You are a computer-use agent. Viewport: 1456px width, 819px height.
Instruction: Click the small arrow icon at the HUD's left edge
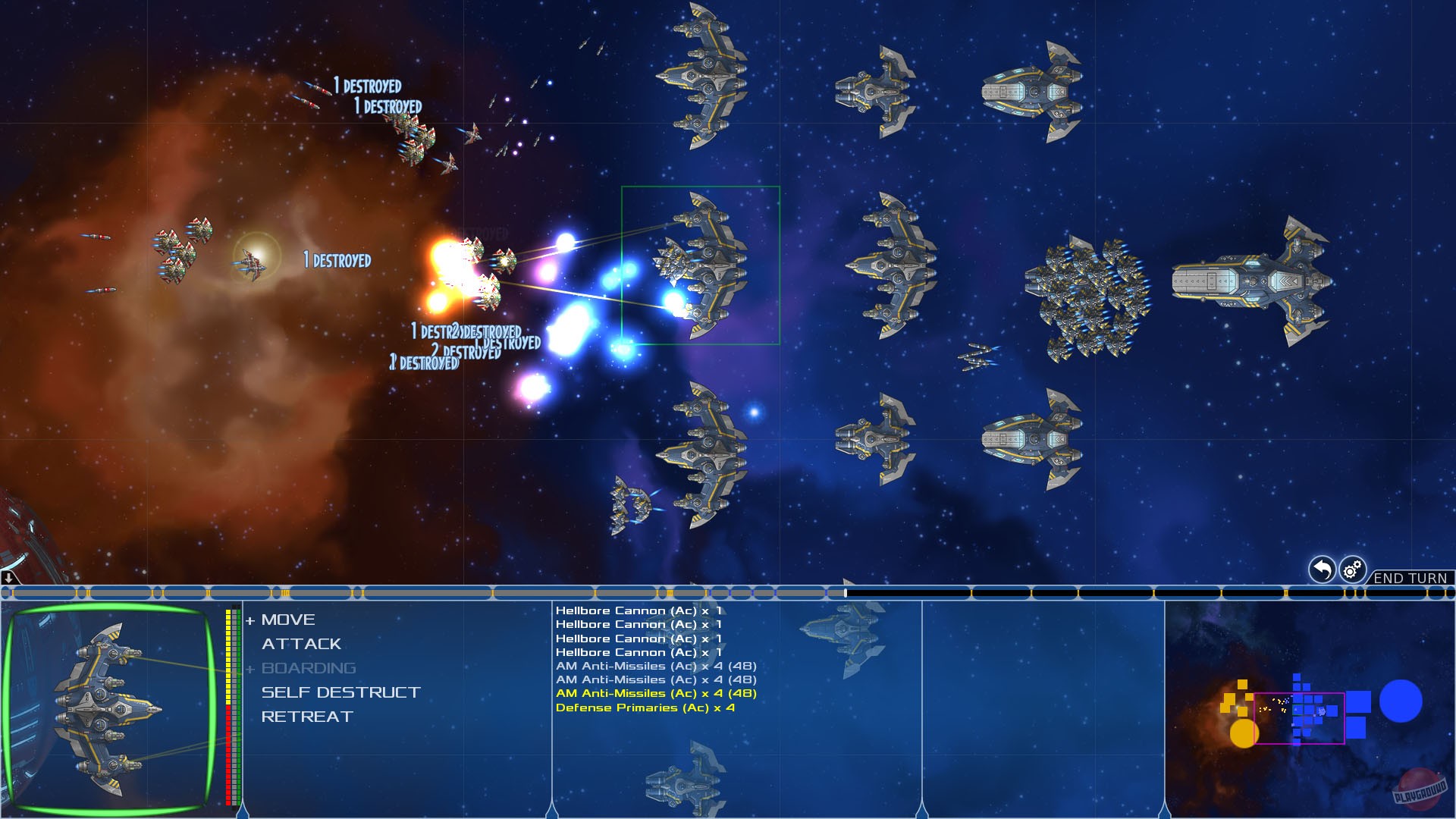(x=8, y=579)
